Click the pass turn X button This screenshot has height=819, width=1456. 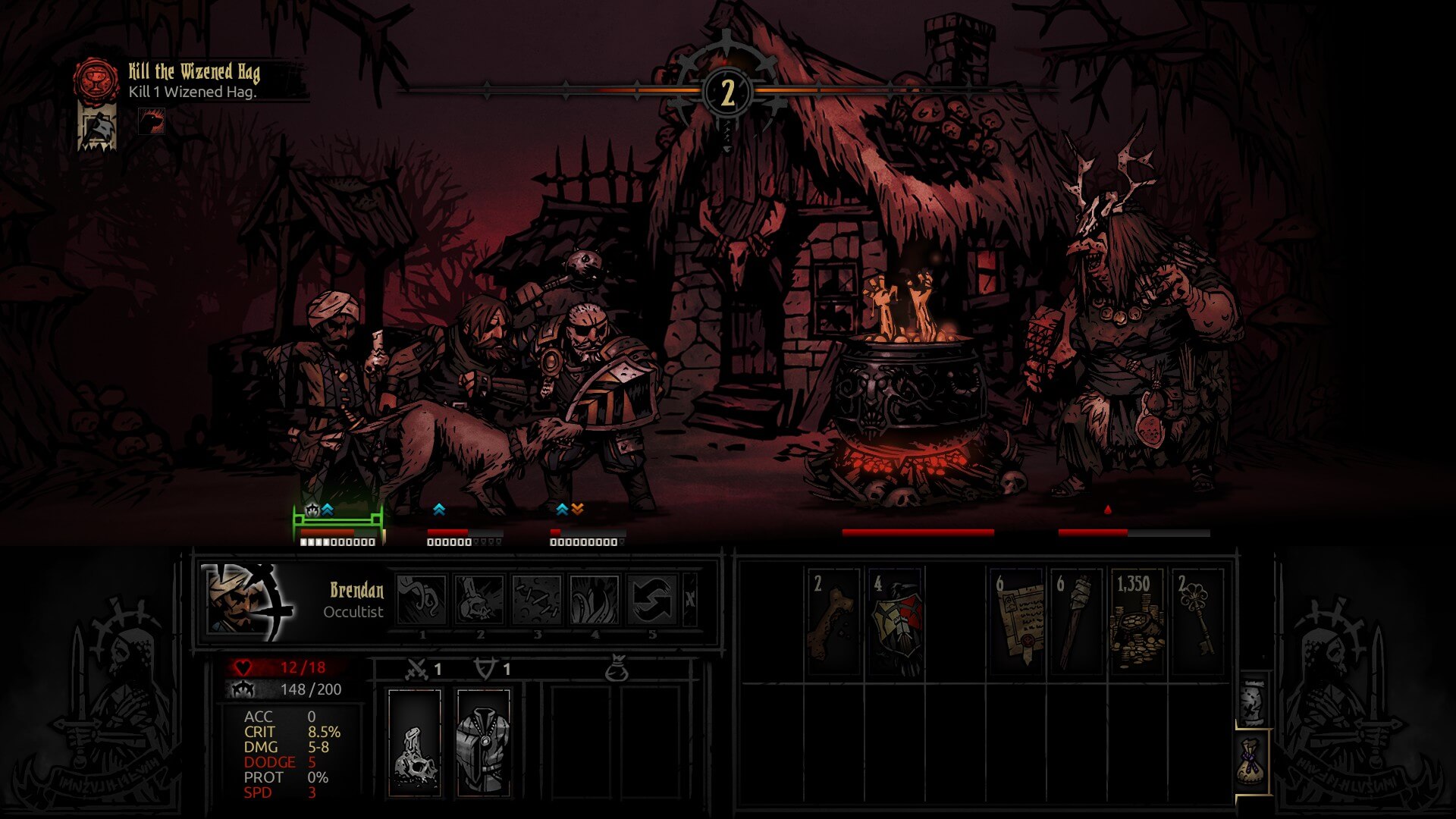pyautogui.click(x=689, y=599)
